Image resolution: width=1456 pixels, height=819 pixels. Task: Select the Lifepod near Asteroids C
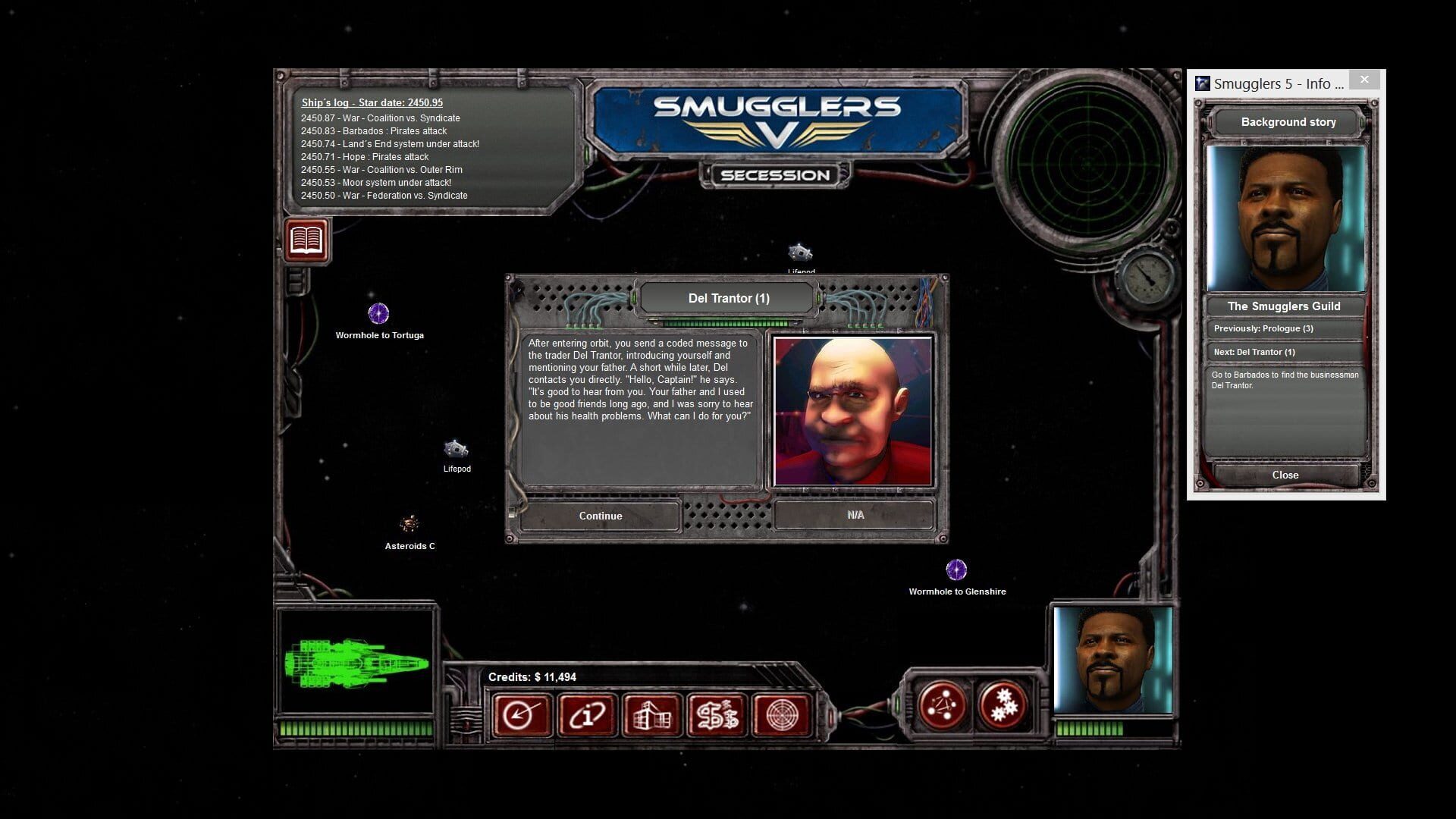[456, 448]
